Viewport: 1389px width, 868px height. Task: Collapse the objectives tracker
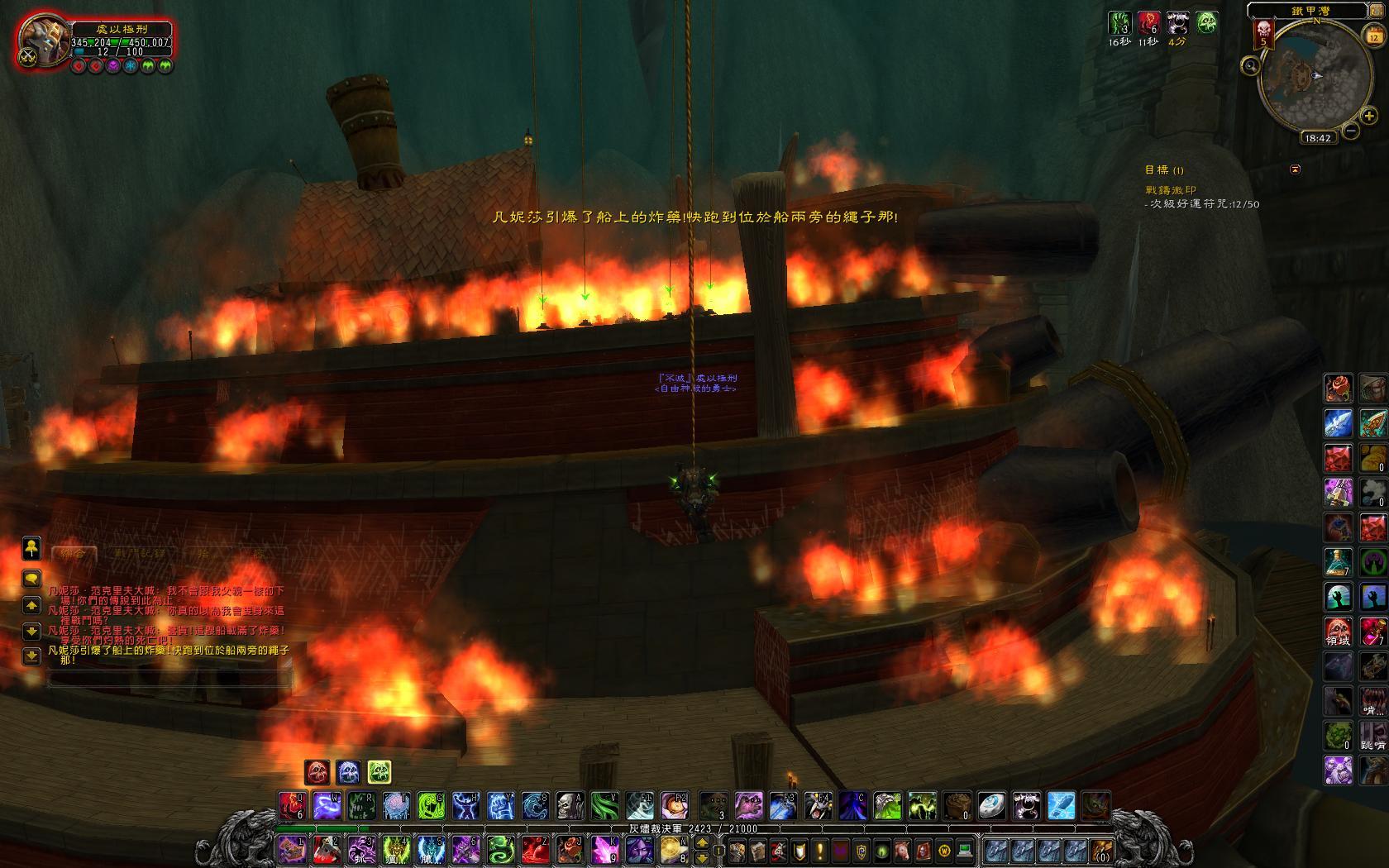1295,169
